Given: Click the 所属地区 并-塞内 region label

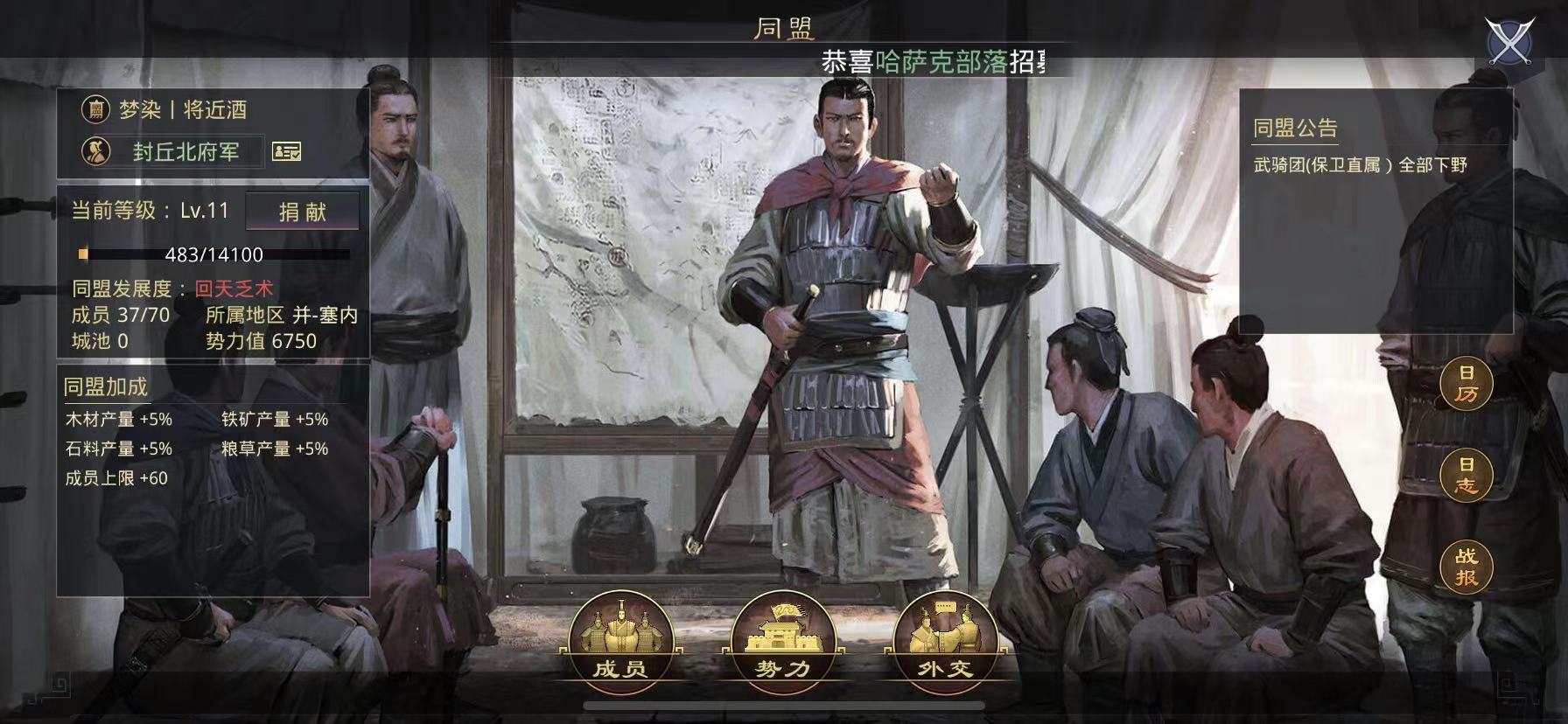Looking at the screenshot, I should click(277, 317).
